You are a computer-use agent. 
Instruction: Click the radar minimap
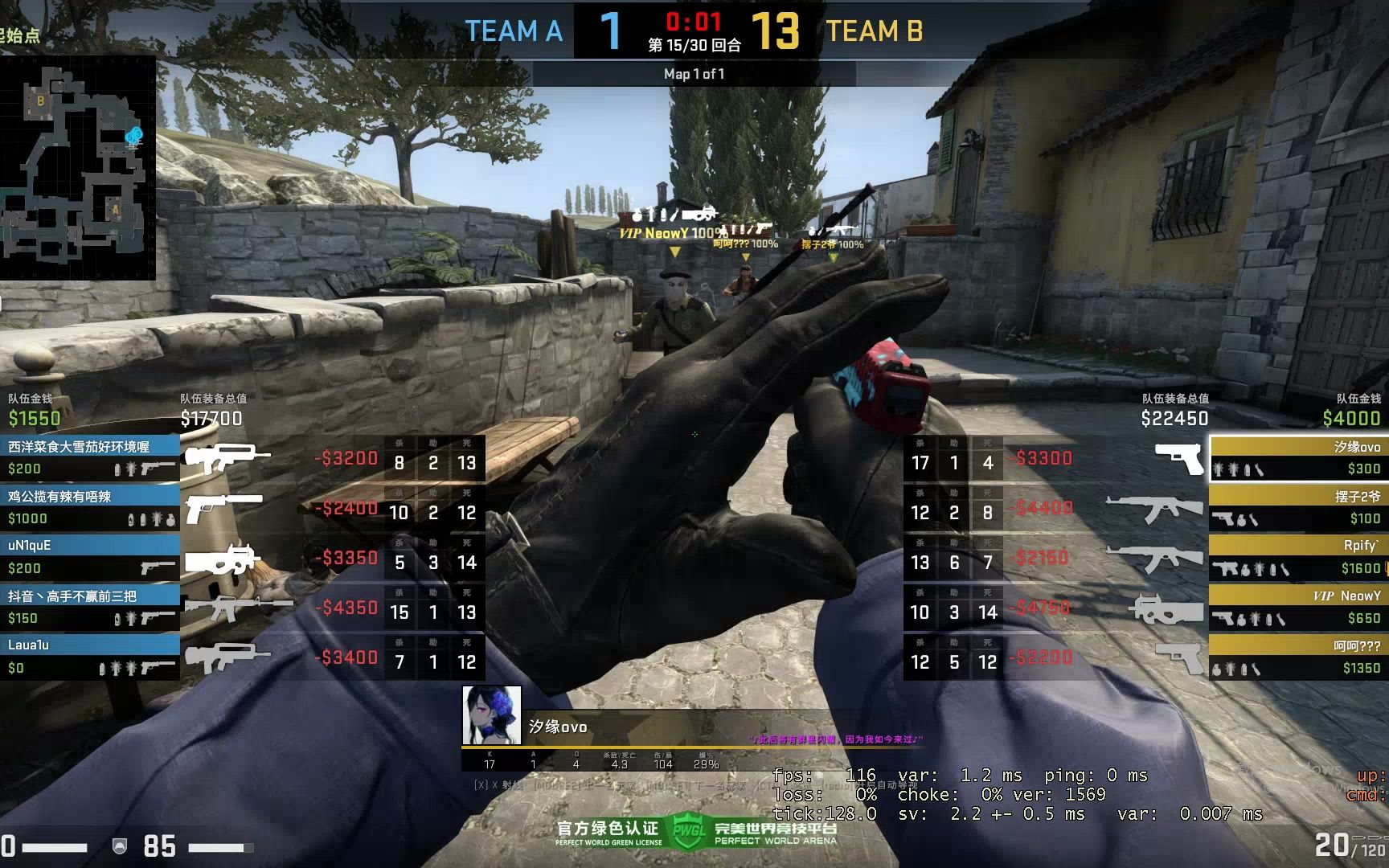point(77,167)
